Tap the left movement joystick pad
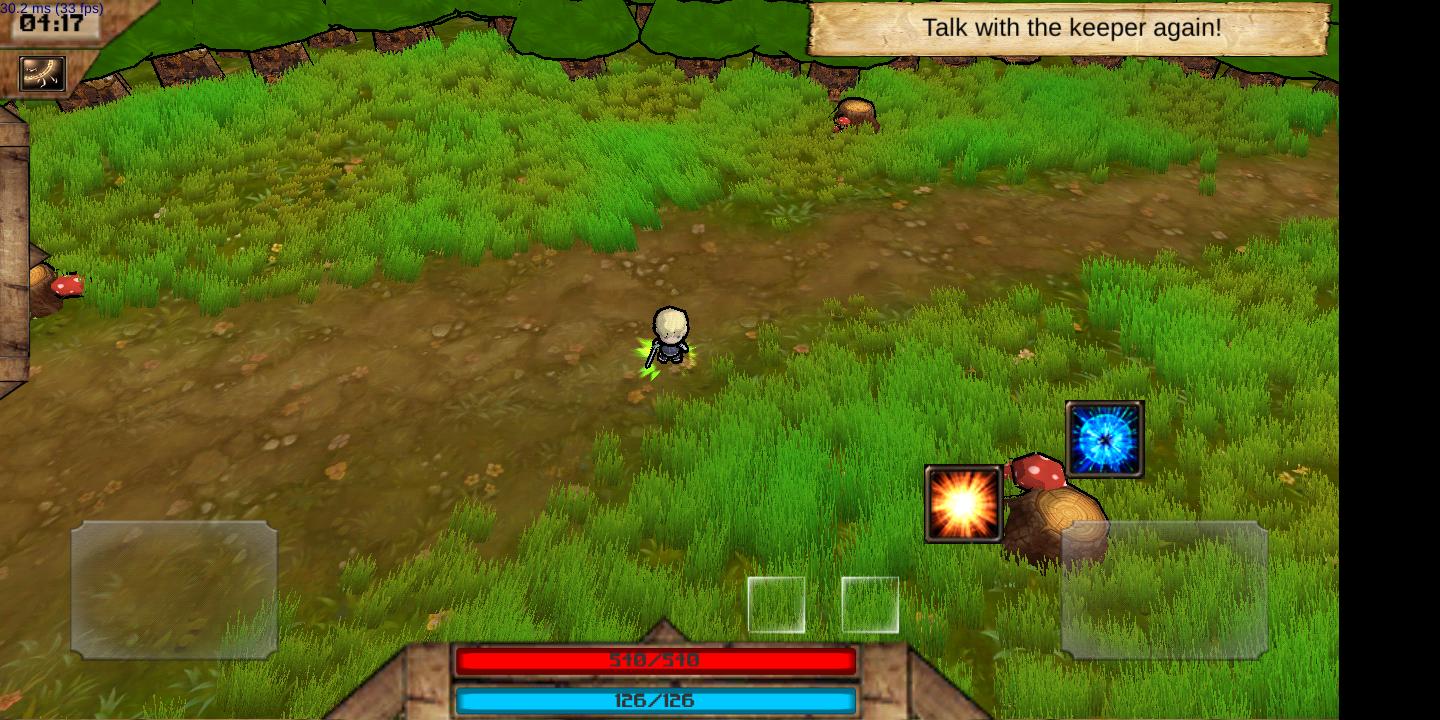 tap(174, 589)
